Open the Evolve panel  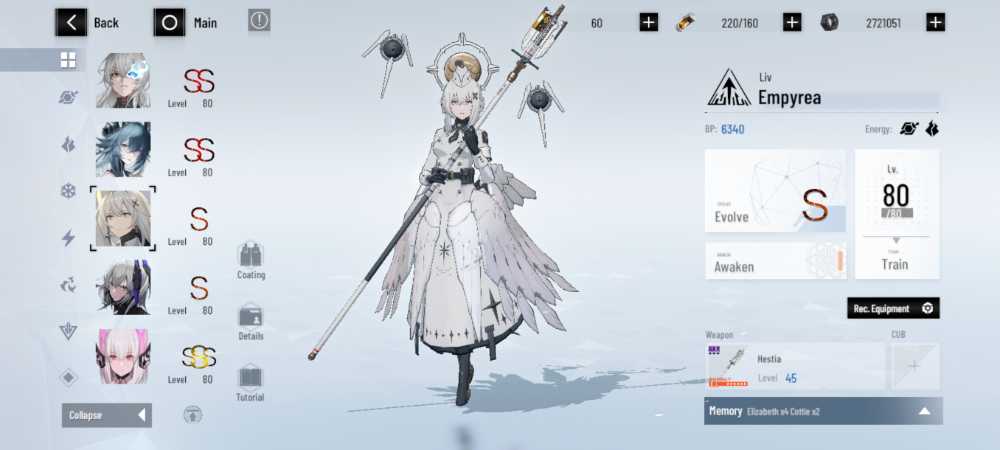[x=775, y=204]
